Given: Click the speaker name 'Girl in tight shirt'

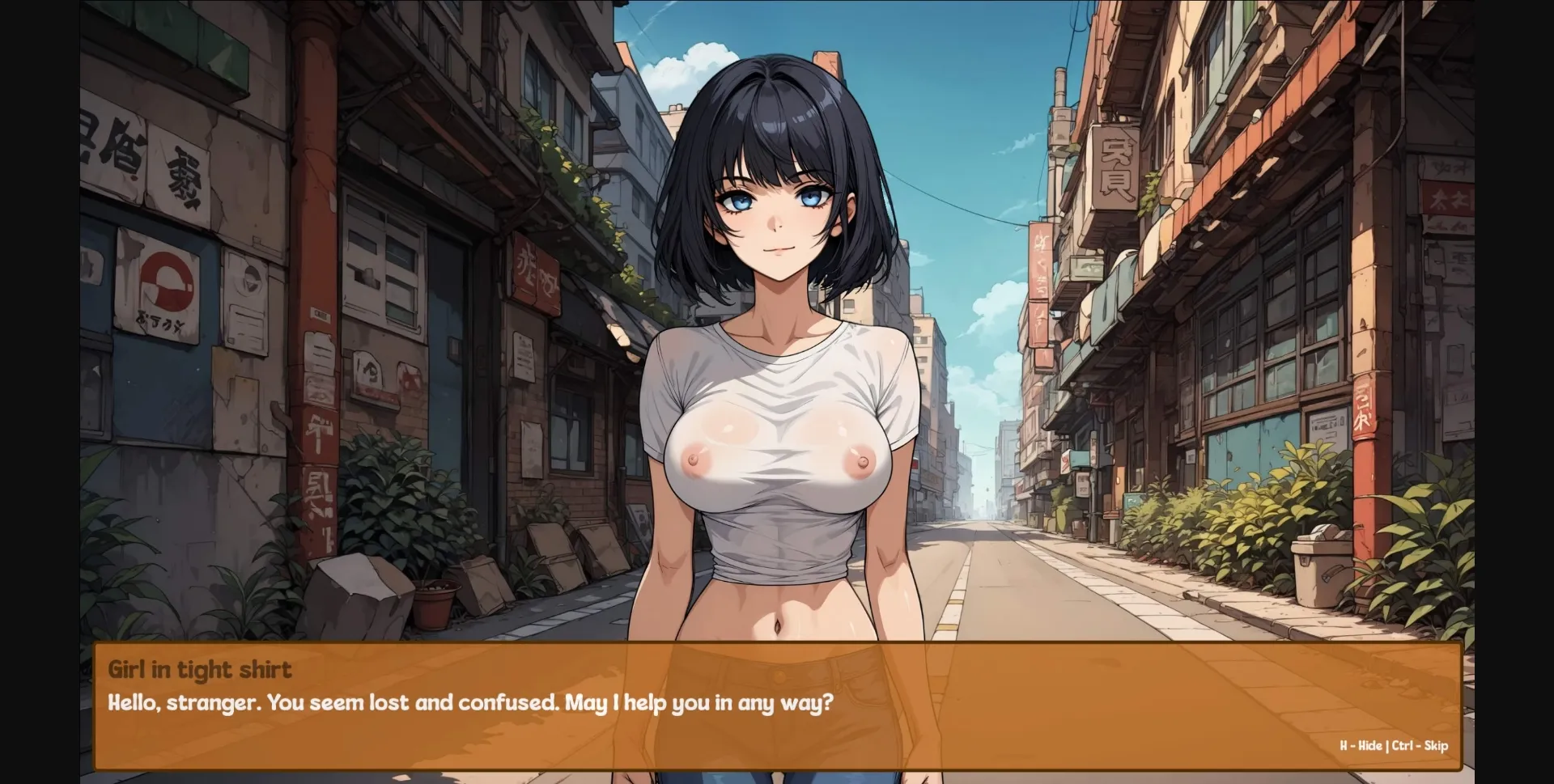Looking at the screenshot, I should [199, 669].
